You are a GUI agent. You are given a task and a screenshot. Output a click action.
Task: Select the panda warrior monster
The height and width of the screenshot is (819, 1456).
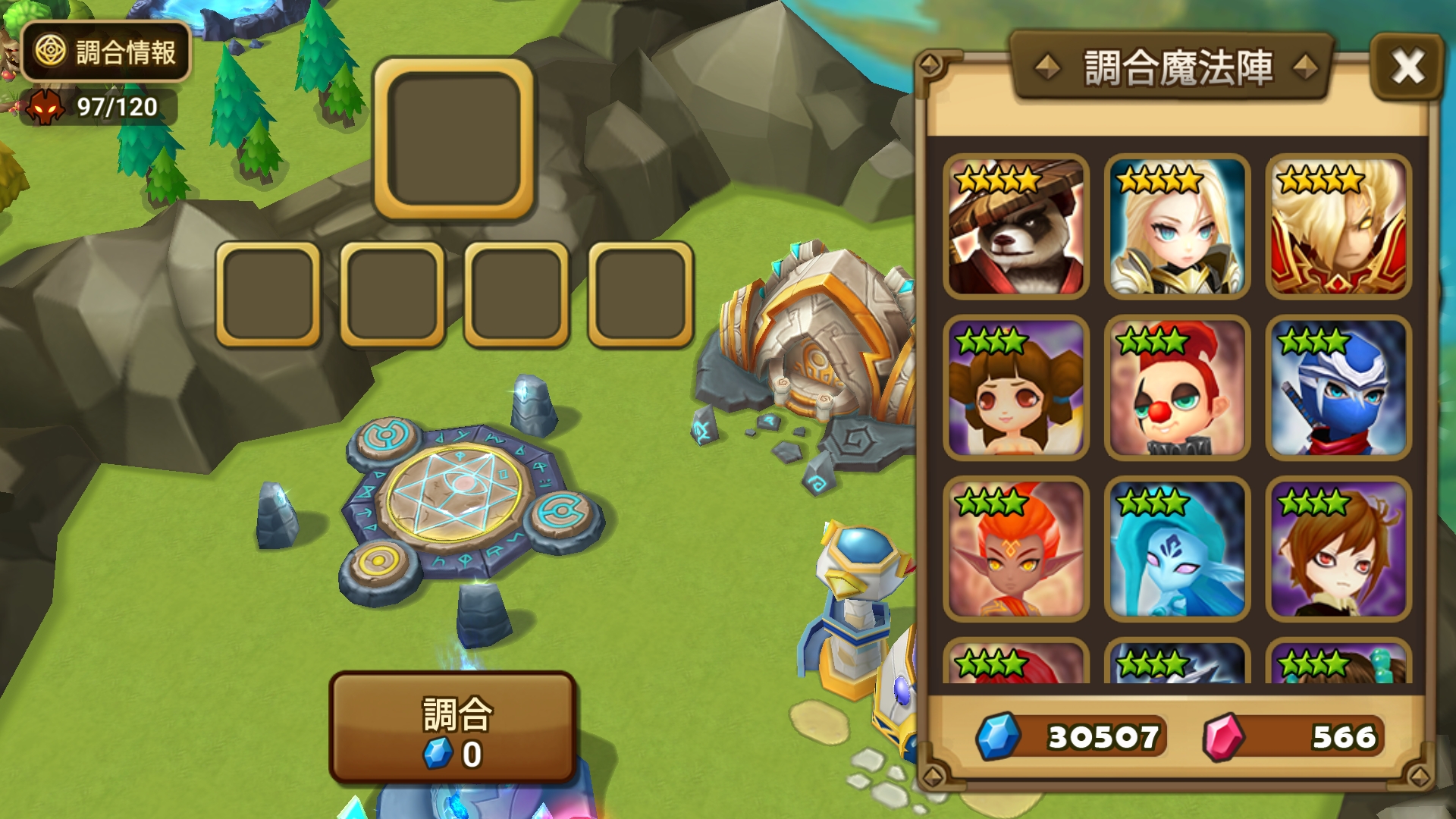(x=1016, y=227)
